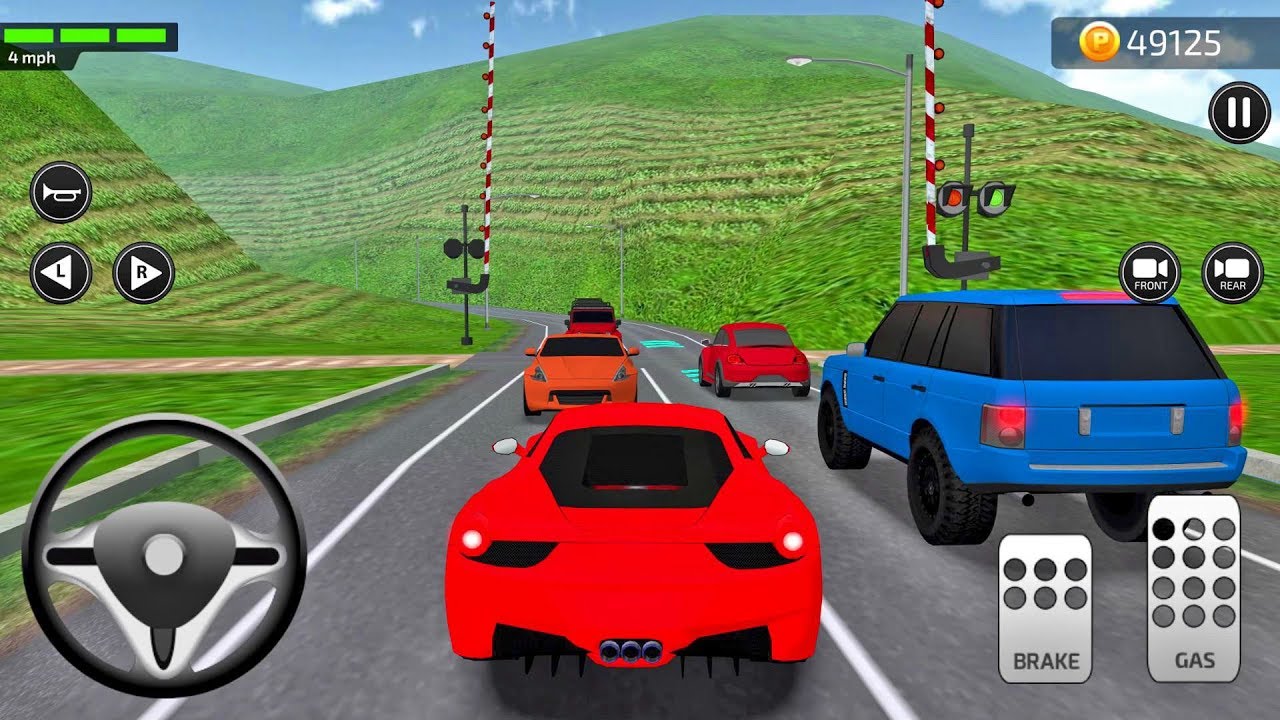The height and width of the screenshot is (720, 1280).
Task: Click the steering wheel control
Action: pyautogui.click(x=163, y=555)
